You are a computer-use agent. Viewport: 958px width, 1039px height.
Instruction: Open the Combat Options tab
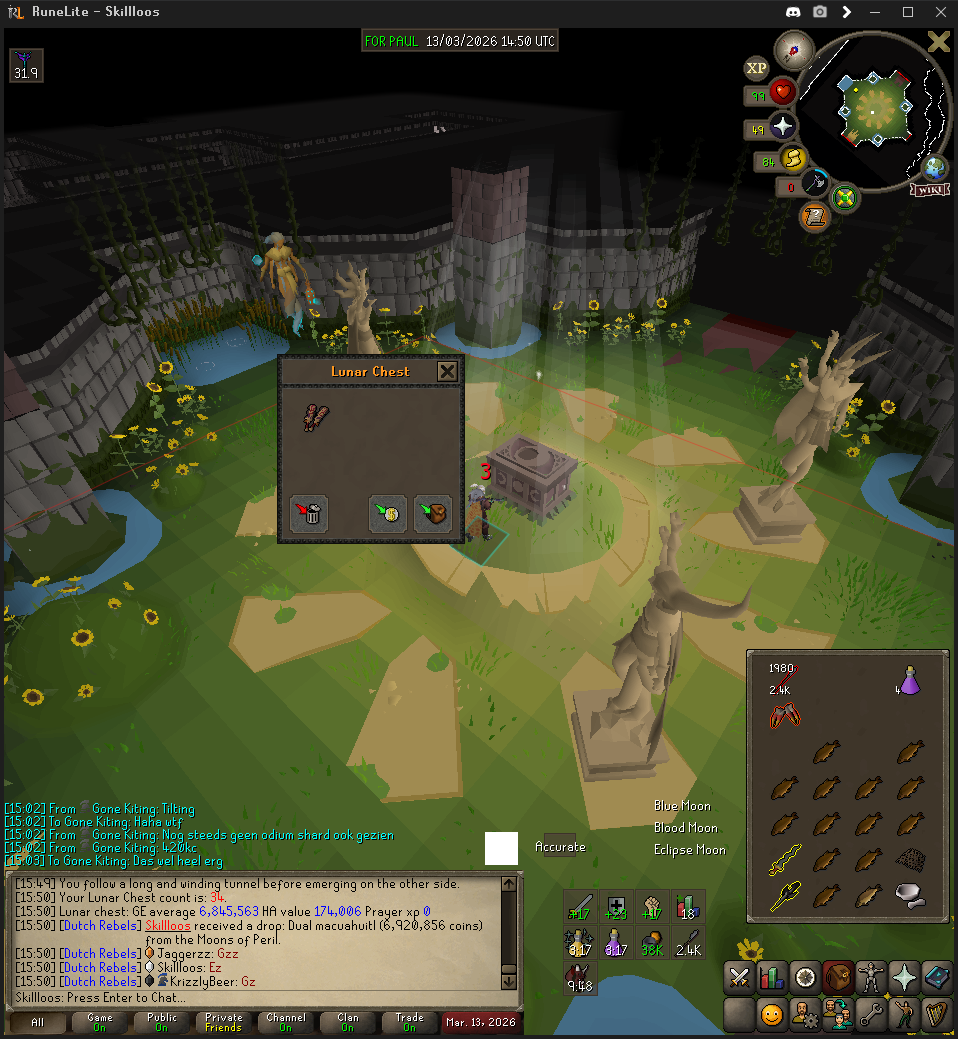(739, 977)
